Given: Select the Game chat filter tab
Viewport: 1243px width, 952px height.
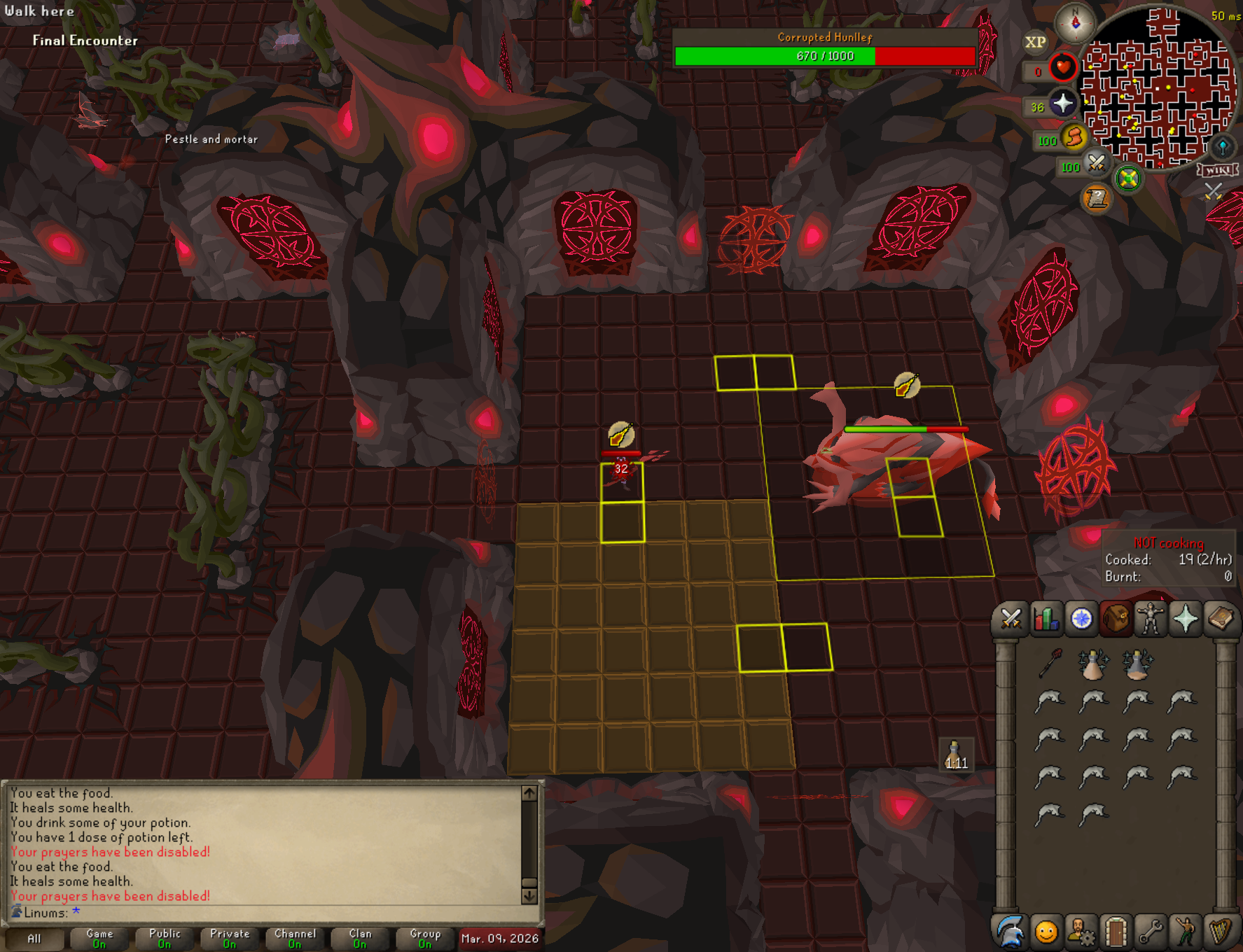Looking at the screenshot, I should (99, 938).
